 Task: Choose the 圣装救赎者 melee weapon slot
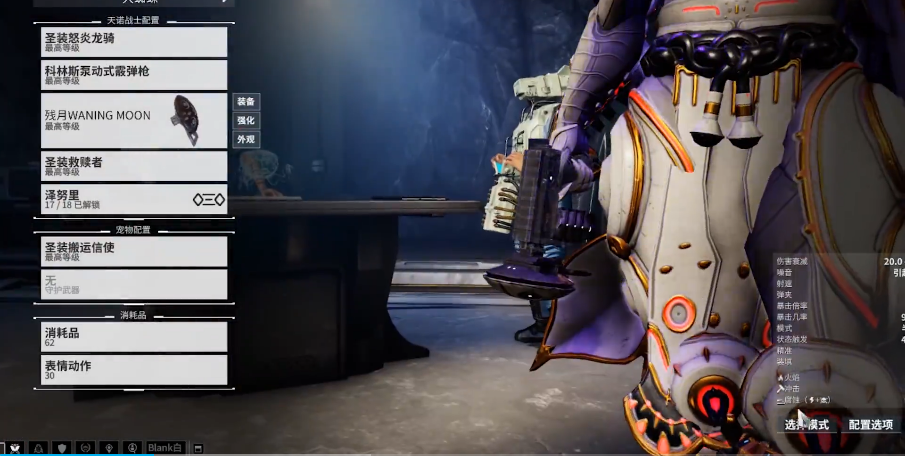pyautogui.click(x=134, y=166)
